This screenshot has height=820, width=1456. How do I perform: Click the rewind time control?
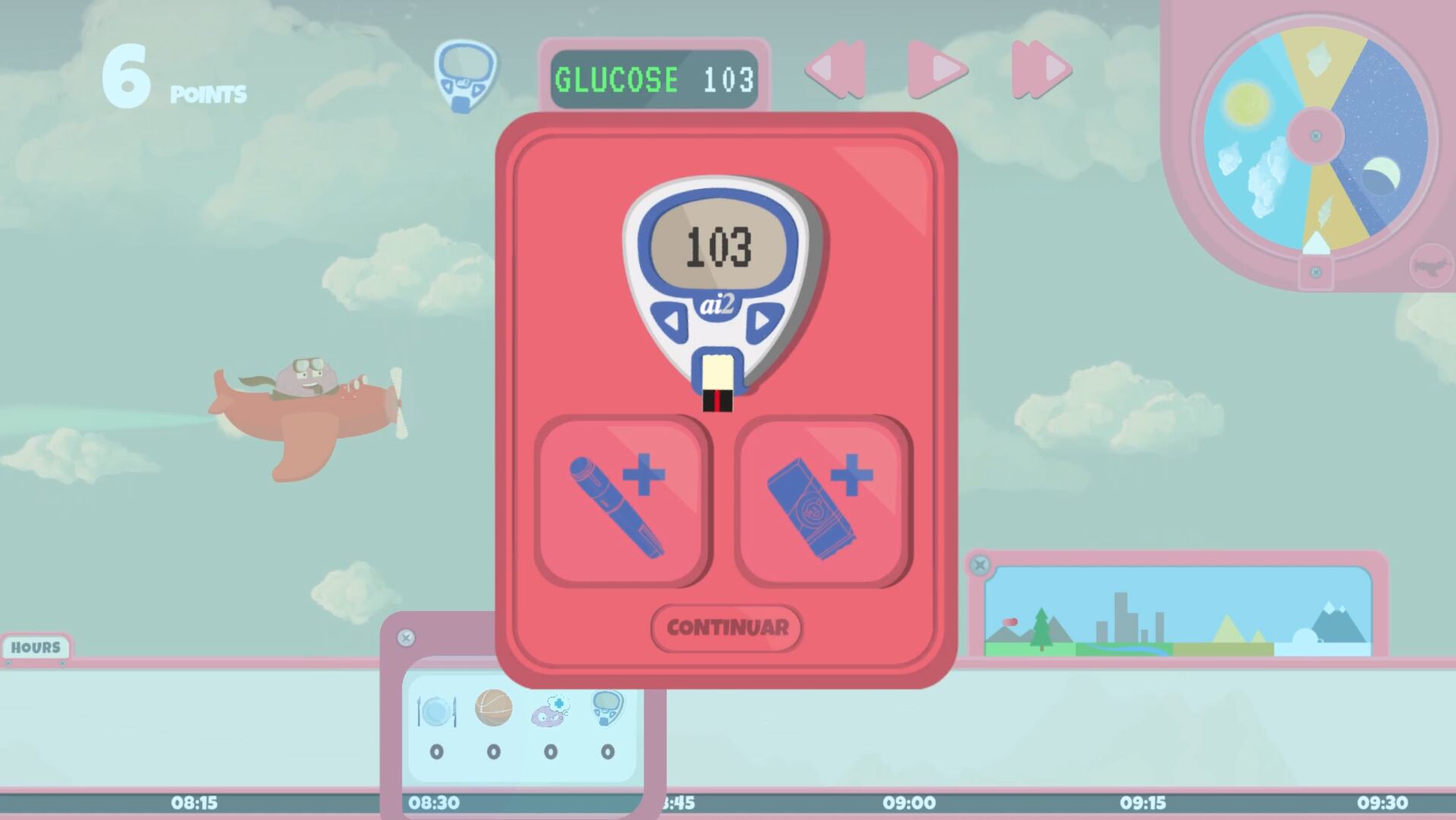point(837,70)
